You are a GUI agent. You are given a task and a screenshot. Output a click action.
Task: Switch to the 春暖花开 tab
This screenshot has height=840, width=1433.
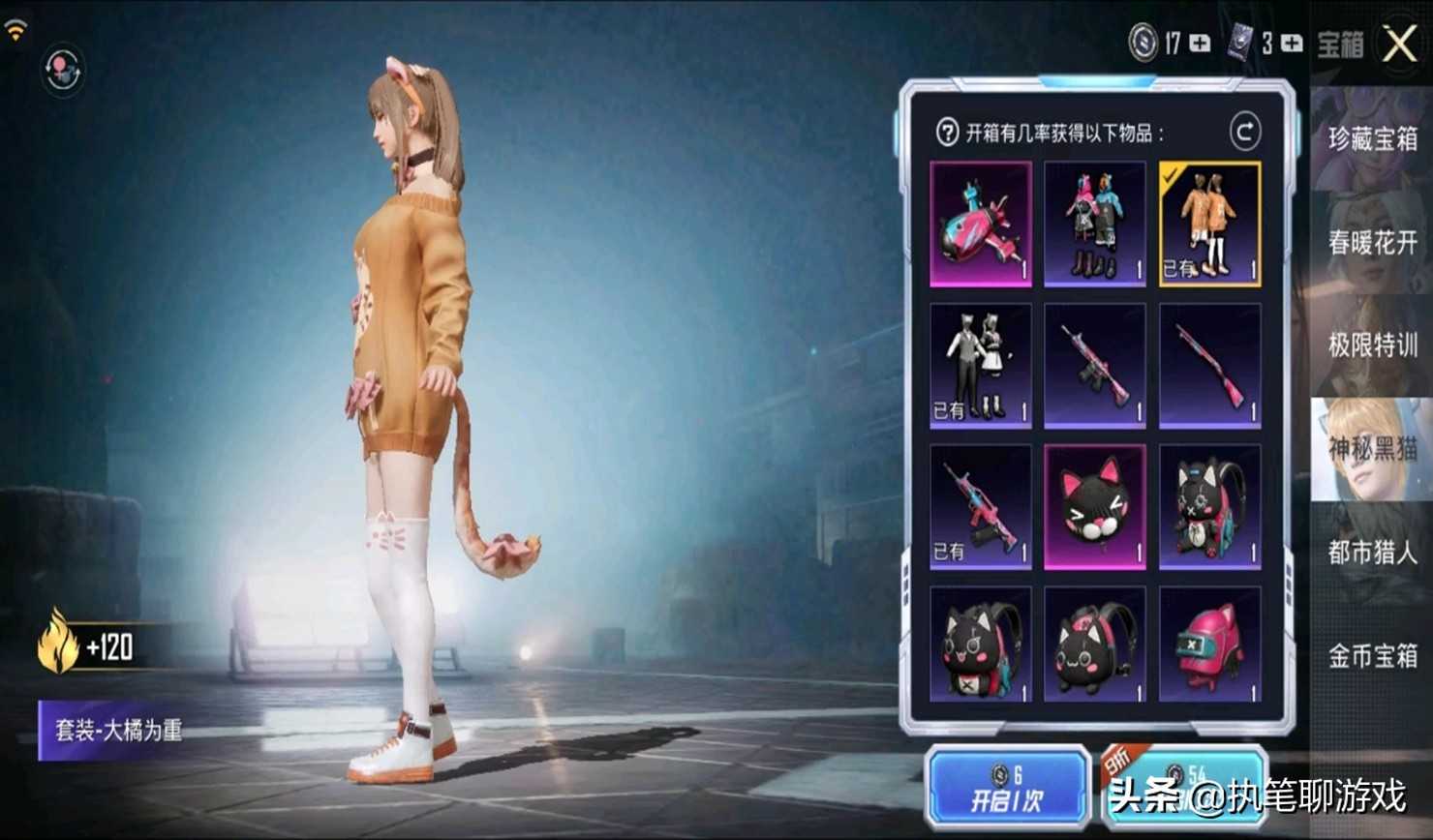(x=1372, y=242)
